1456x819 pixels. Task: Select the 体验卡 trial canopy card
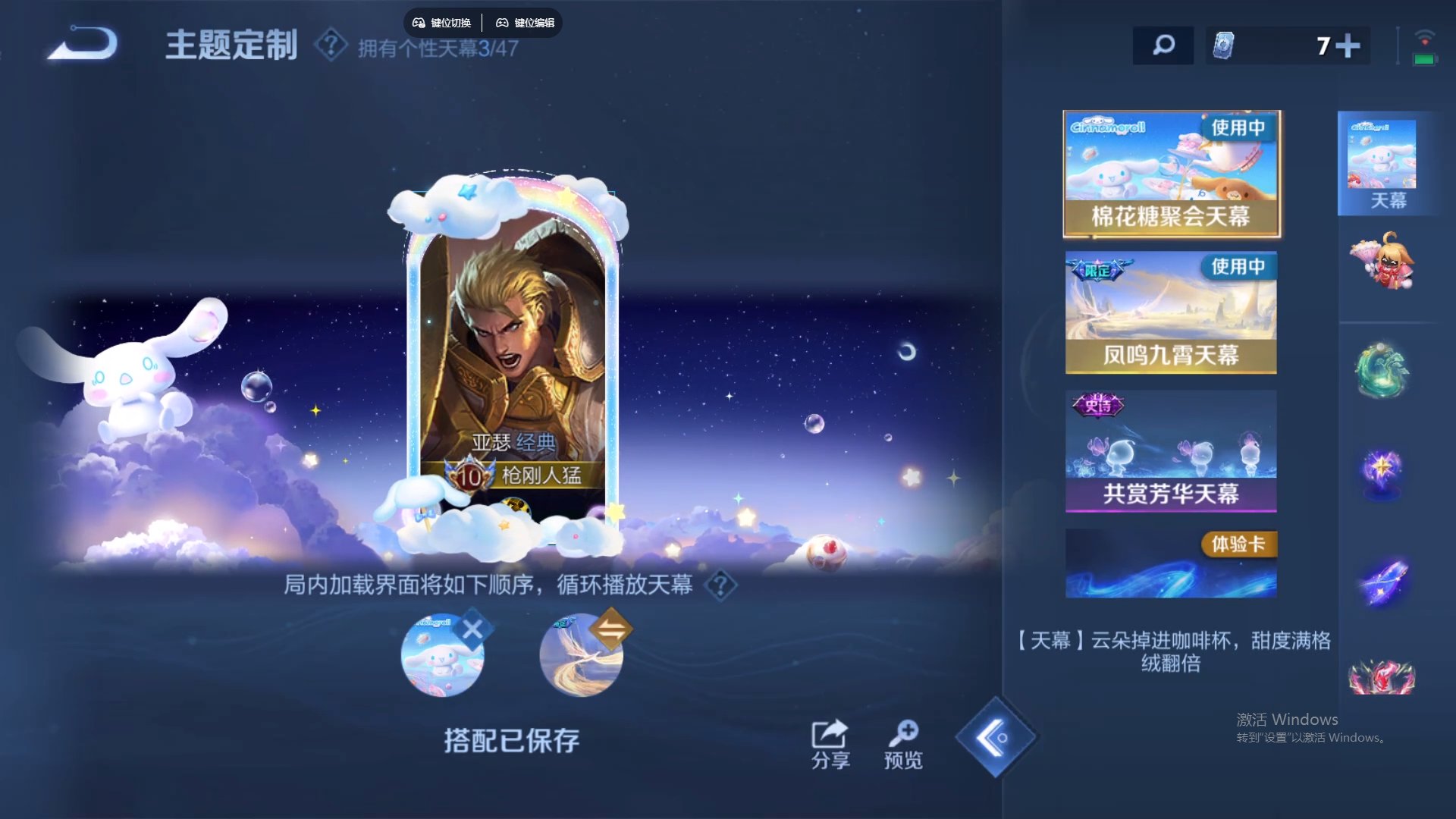coord(1170,563)
